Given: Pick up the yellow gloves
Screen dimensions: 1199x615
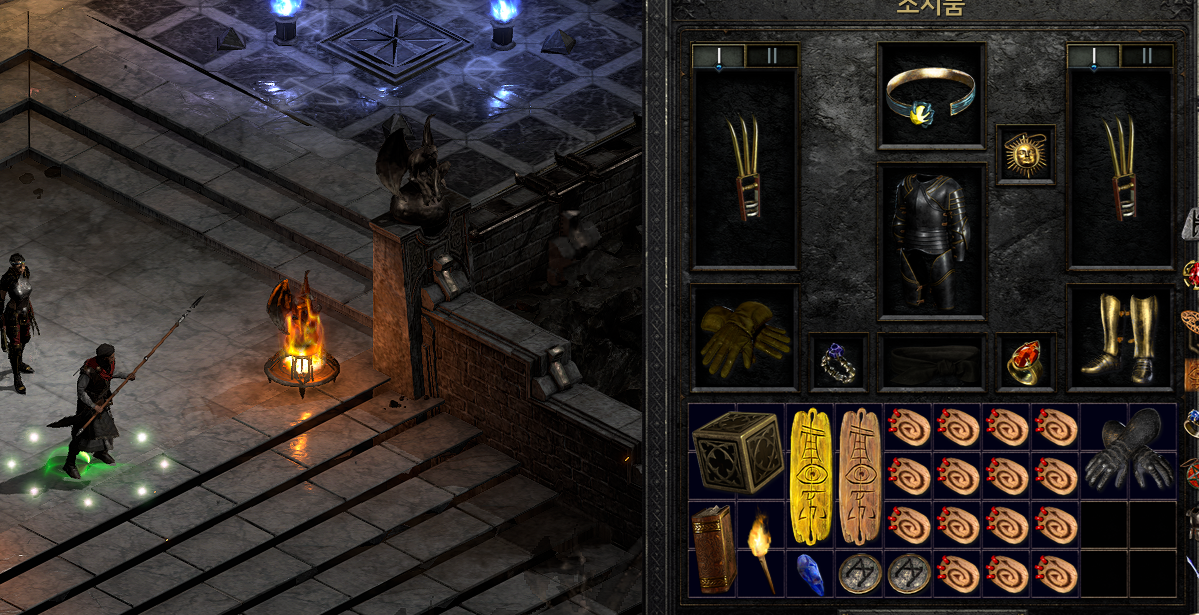Looking at the screenshot, I should pyautogui.click(x=743, y=336).
